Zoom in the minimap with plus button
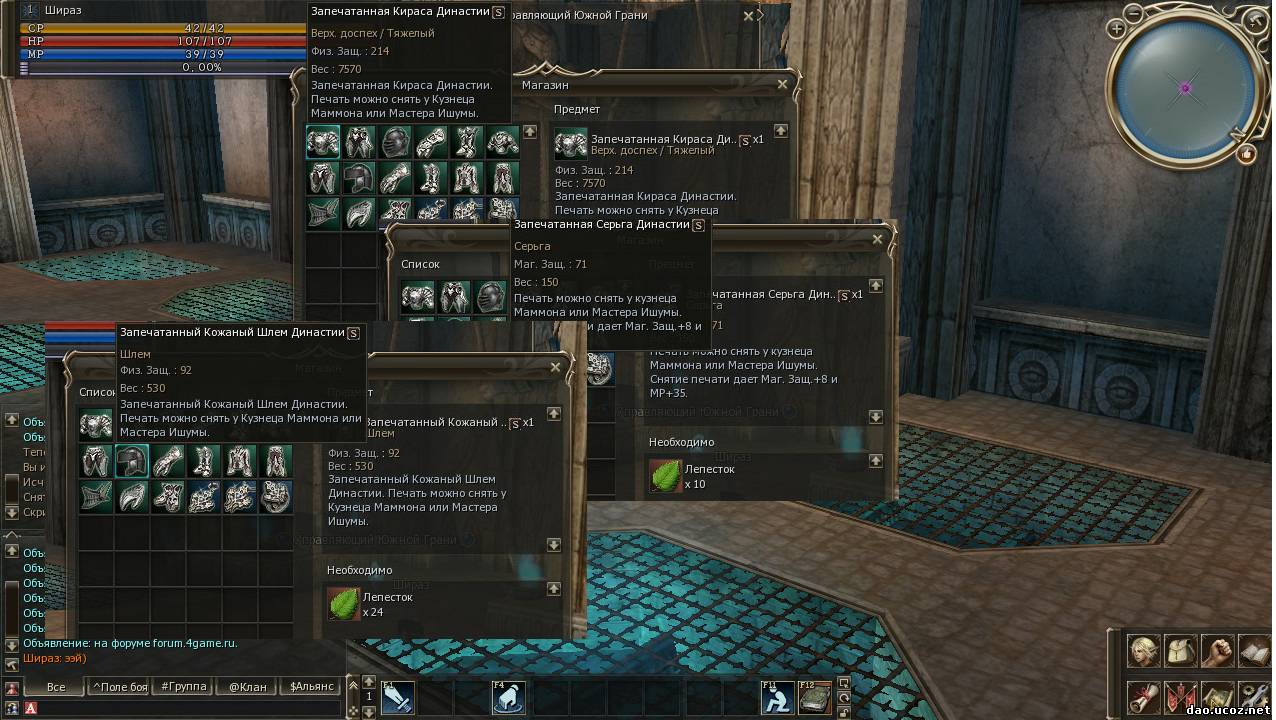The image size is (1276, 720). pos(1117,30)
